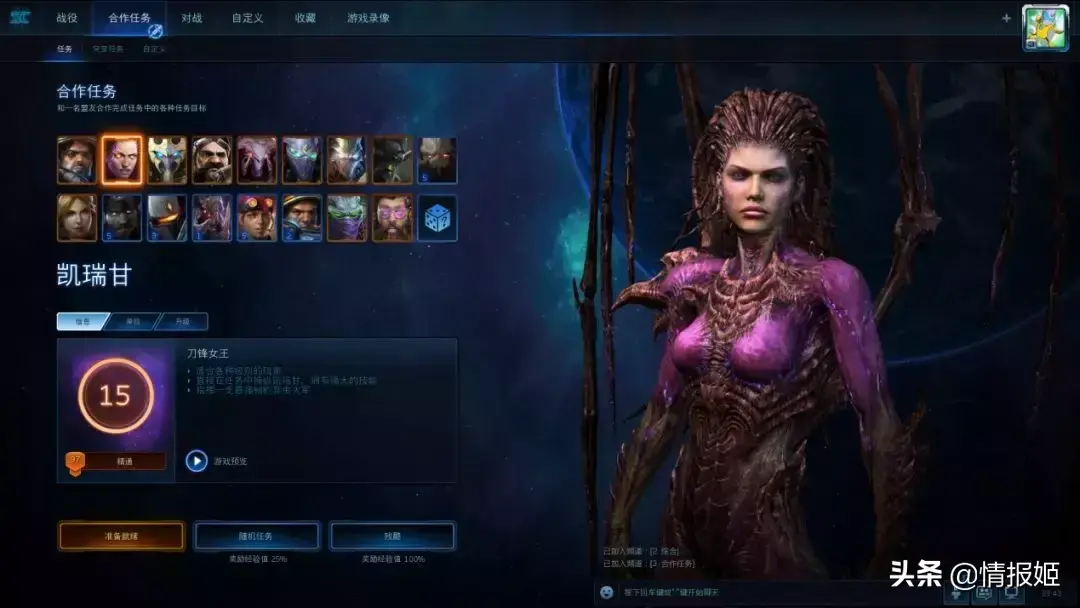
Task: Choose the Artanis commander portrait
Action: tap(167, 160)
